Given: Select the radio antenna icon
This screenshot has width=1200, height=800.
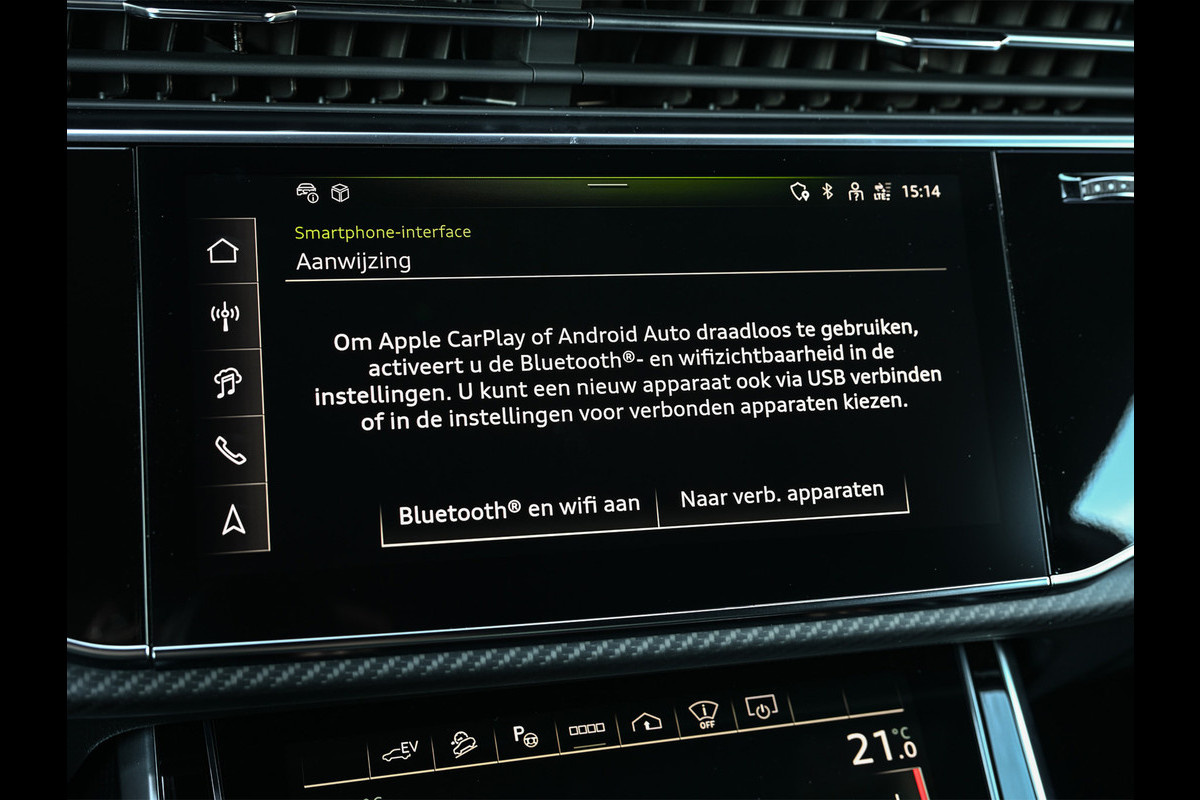Looking at the screenshot, I should pyautogui.click(x=224, y=317).
